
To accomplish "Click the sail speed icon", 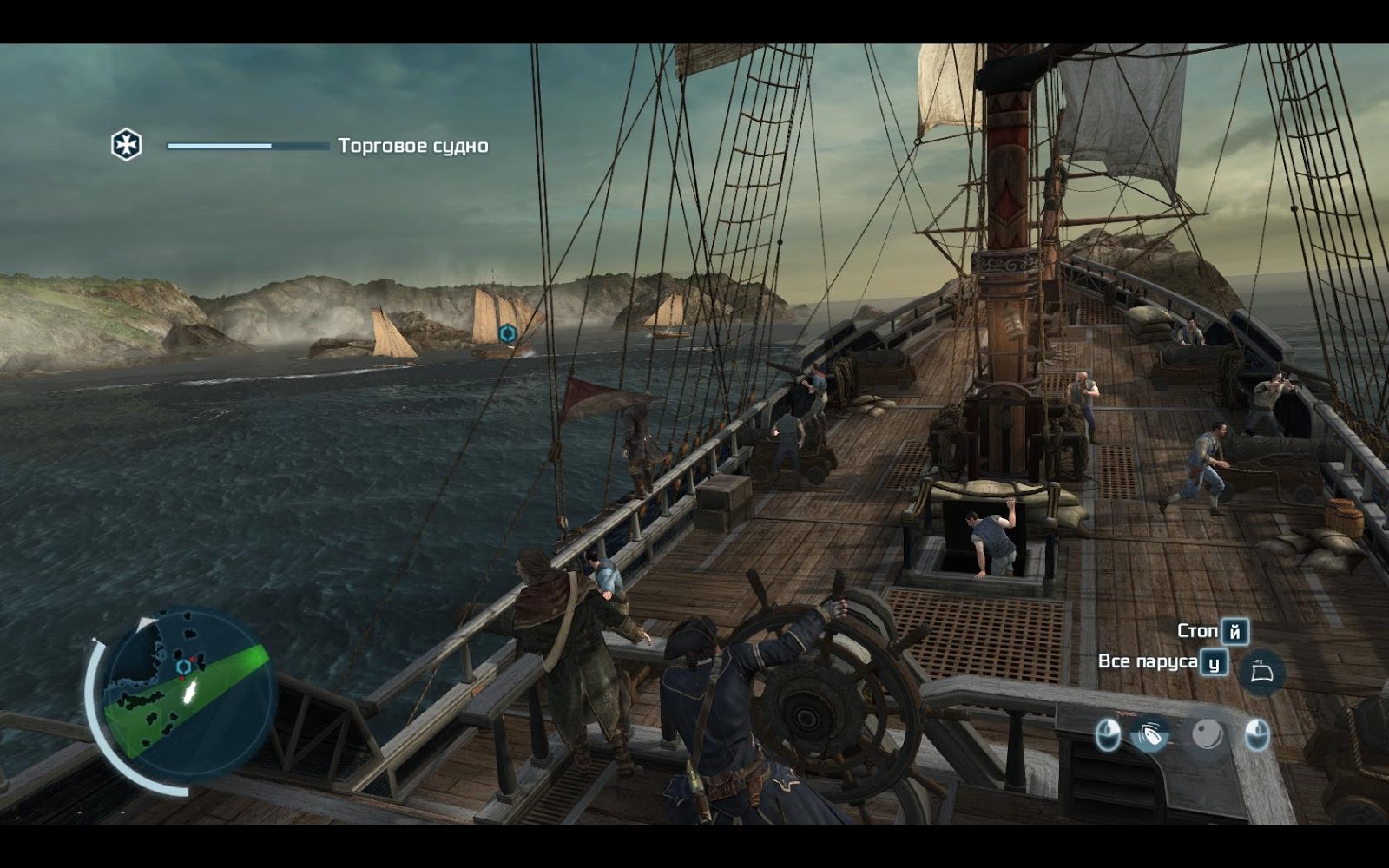I will 1261,671.
